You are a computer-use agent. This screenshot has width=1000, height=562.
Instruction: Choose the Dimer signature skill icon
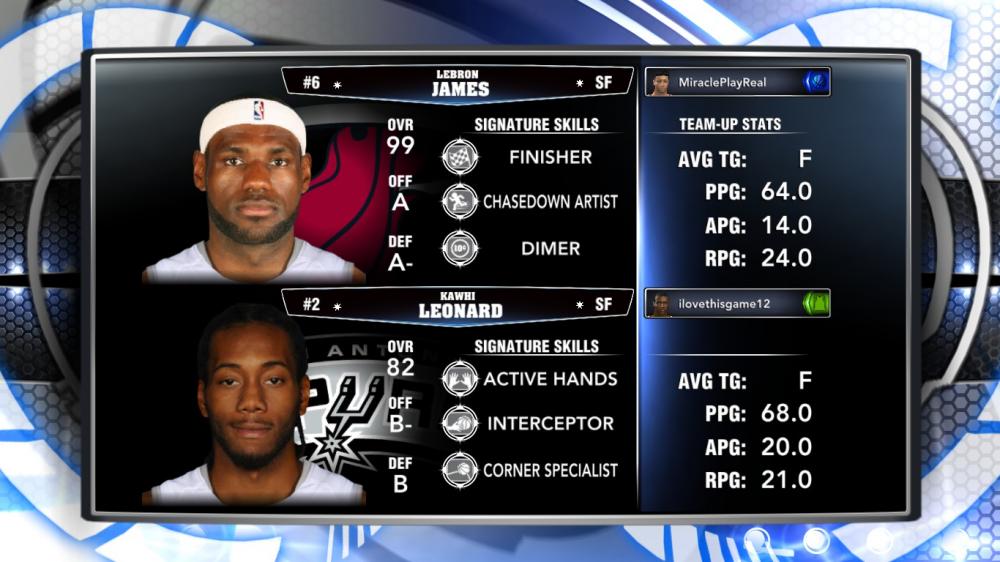[460, 249]
